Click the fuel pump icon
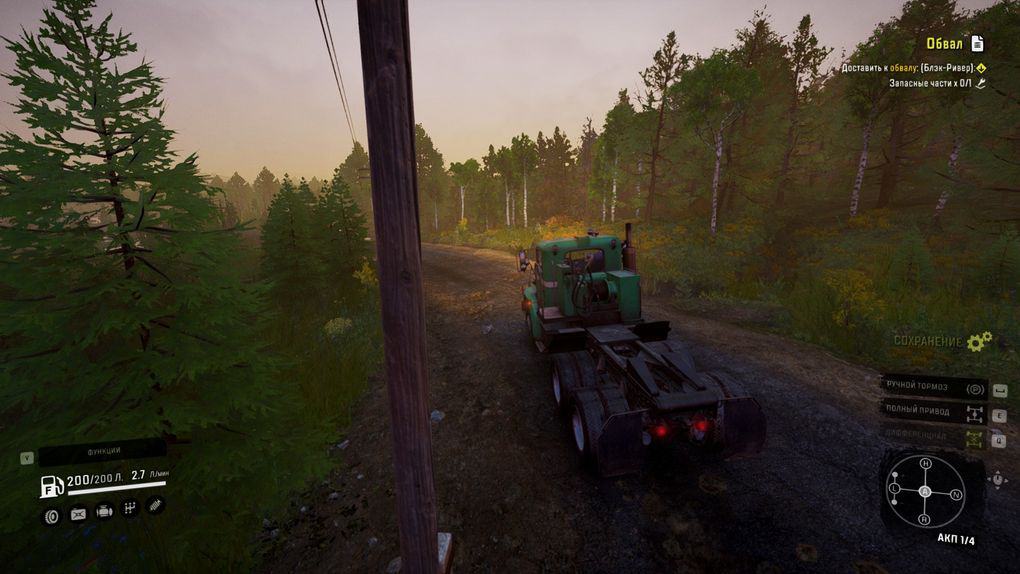1020x574 pixels. (51, 486)
